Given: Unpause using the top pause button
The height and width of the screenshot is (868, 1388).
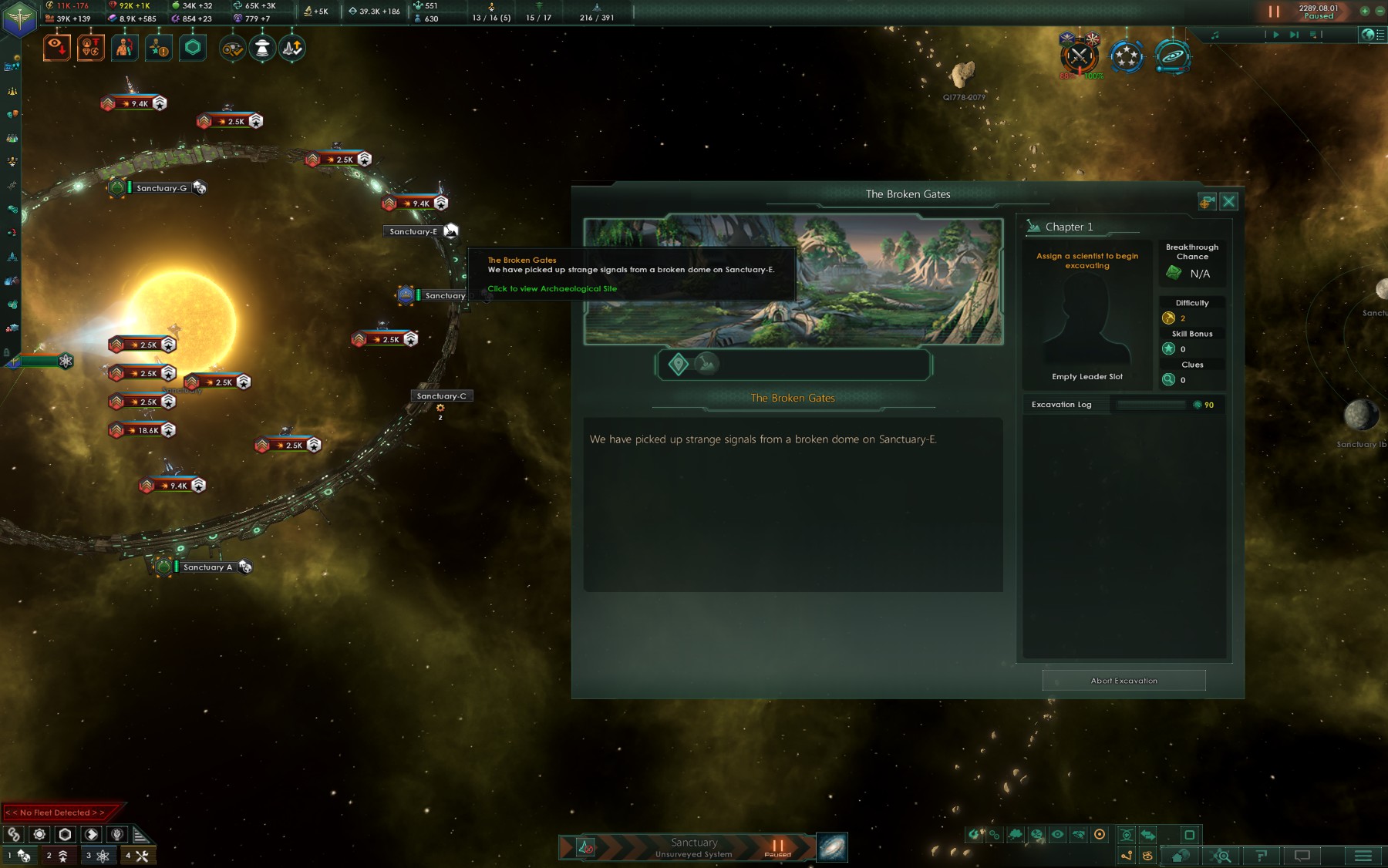Looking at the screenshot, I should tap(1274, 12).
